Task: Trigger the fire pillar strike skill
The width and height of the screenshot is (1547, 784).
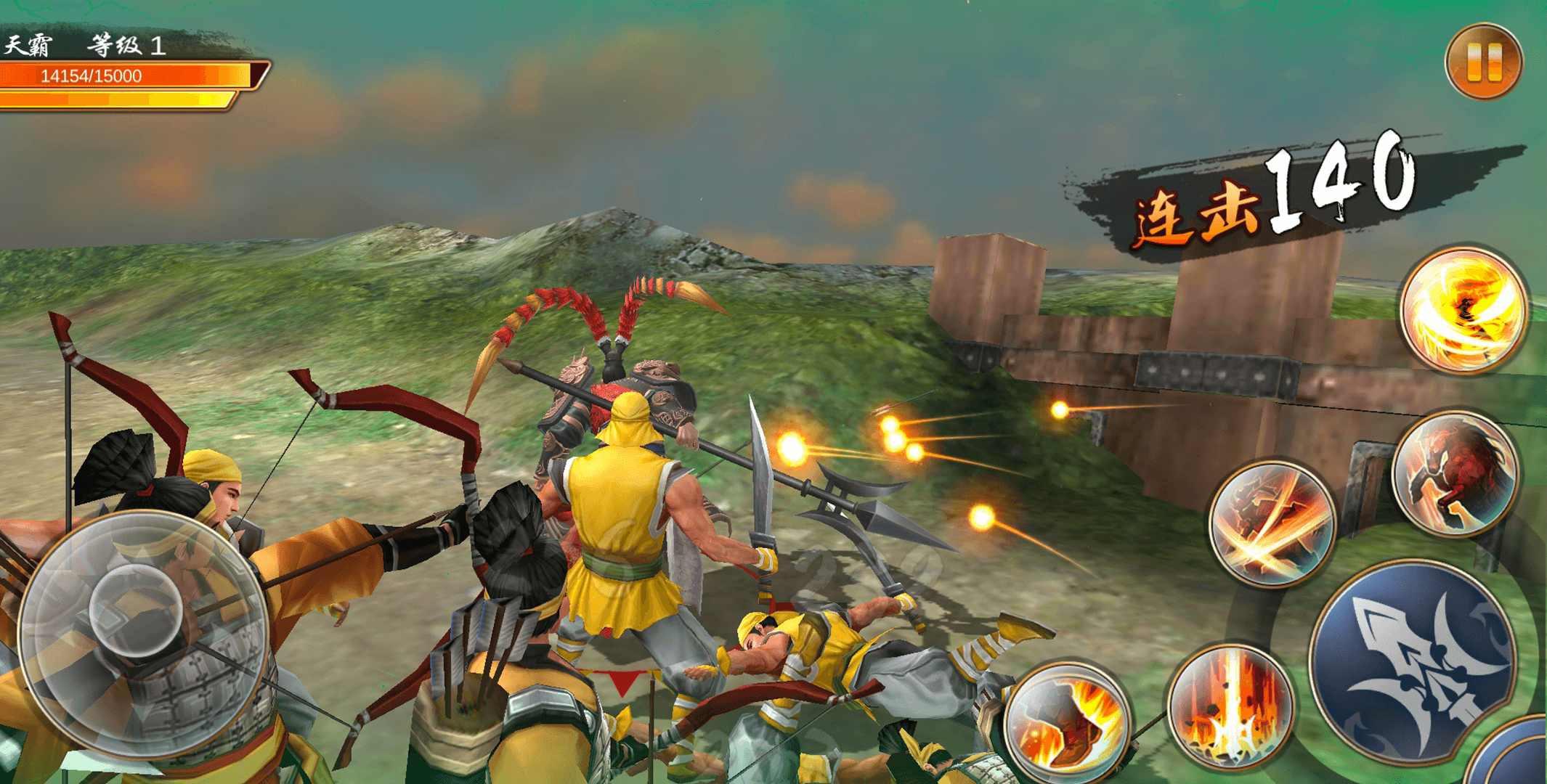Action: pyautogui.click(x=1230, y=709)
